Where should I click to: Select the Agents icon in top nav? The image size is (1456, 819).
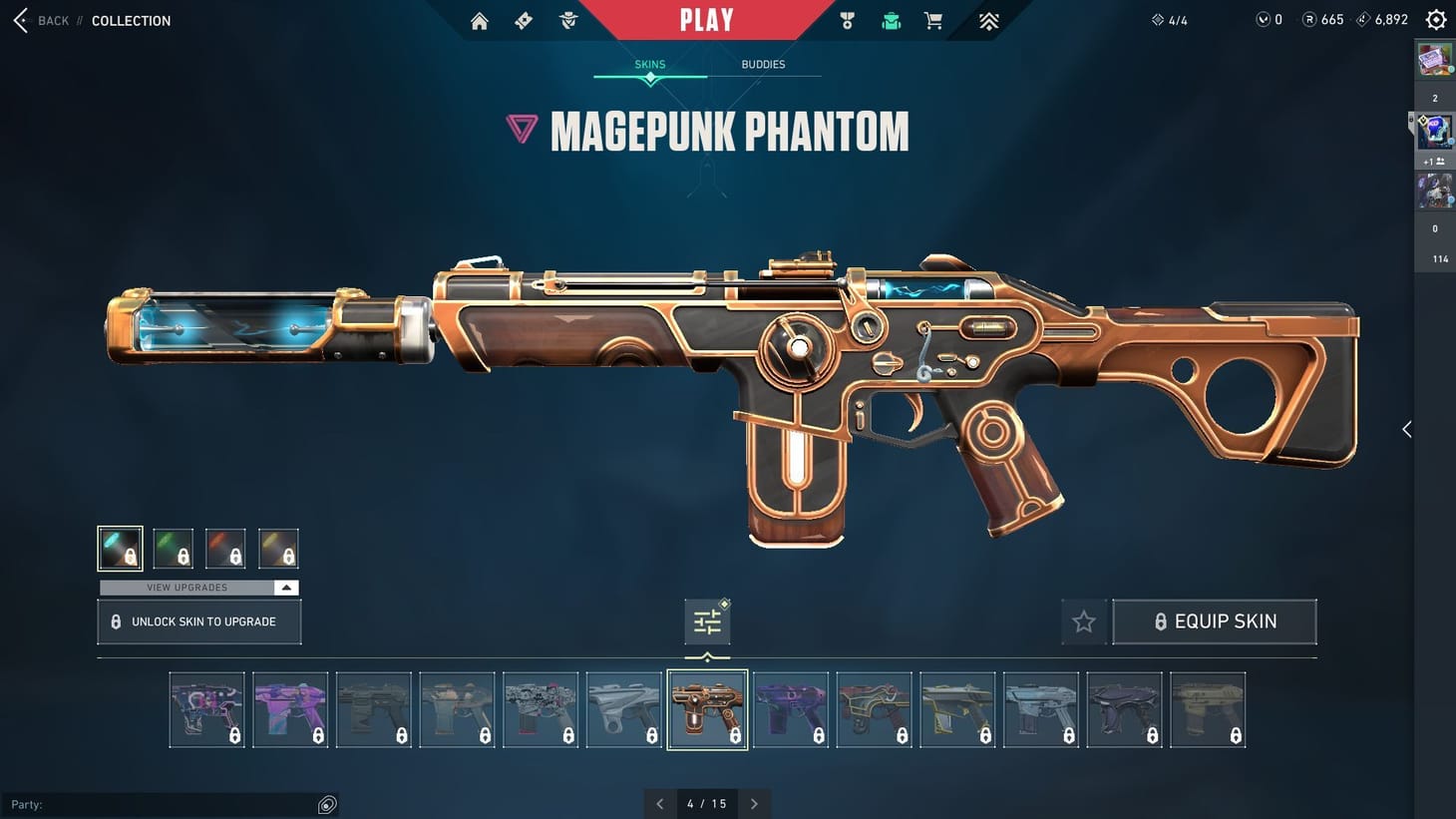tap(567, 20)
